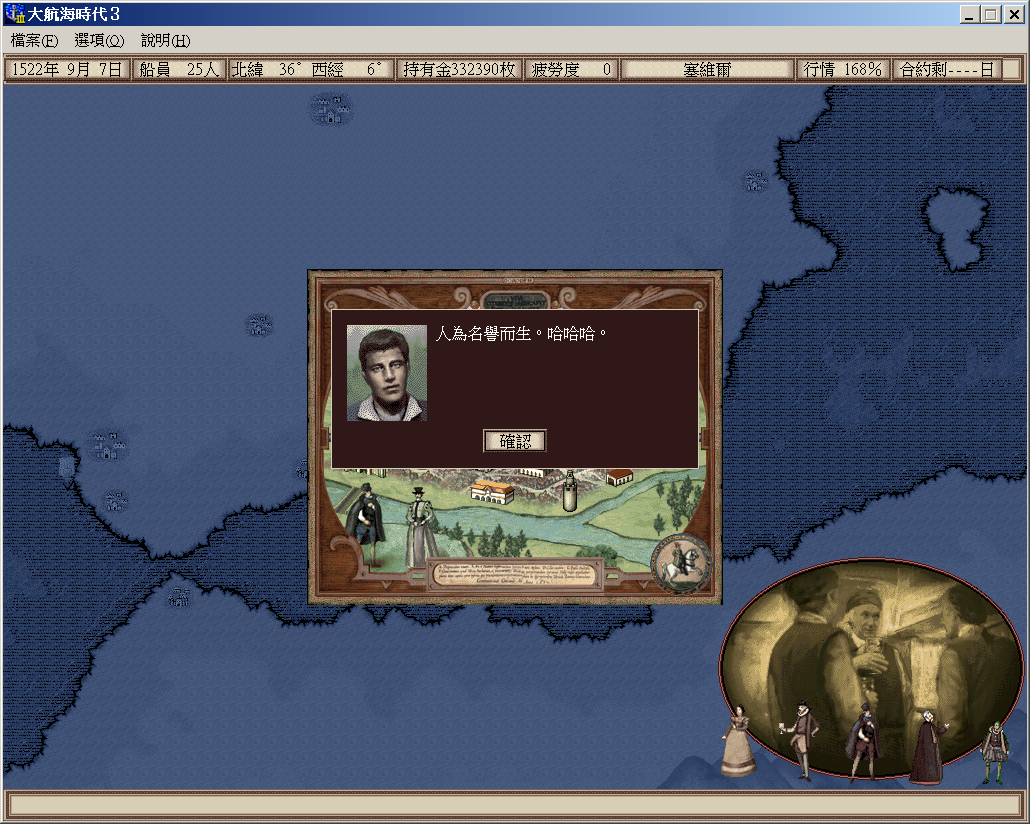The image size is (1030, 824).
Task: Close the game window
Action: coord(1012,14)
